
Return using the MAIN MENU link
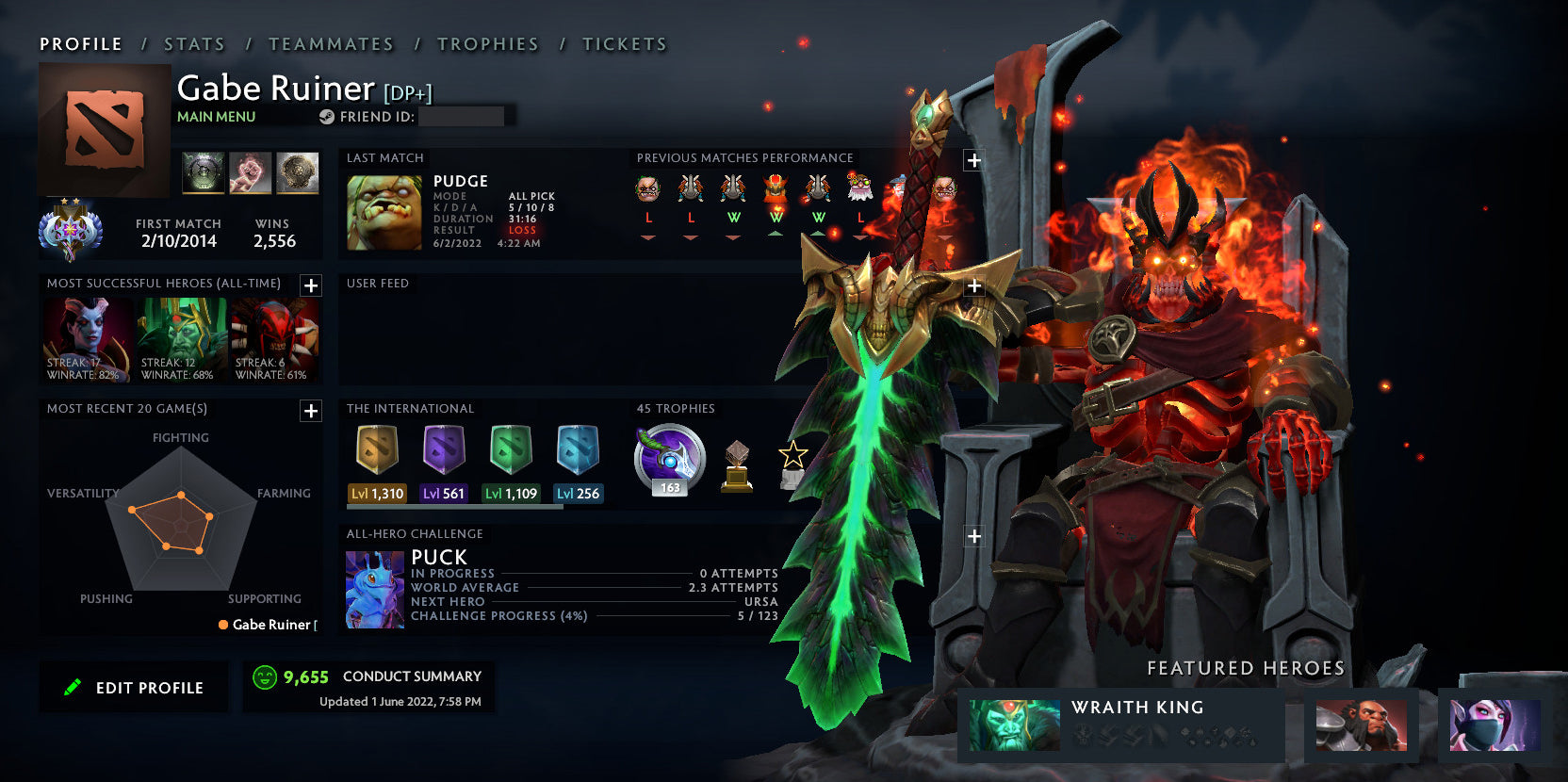(x=215, y=116)
